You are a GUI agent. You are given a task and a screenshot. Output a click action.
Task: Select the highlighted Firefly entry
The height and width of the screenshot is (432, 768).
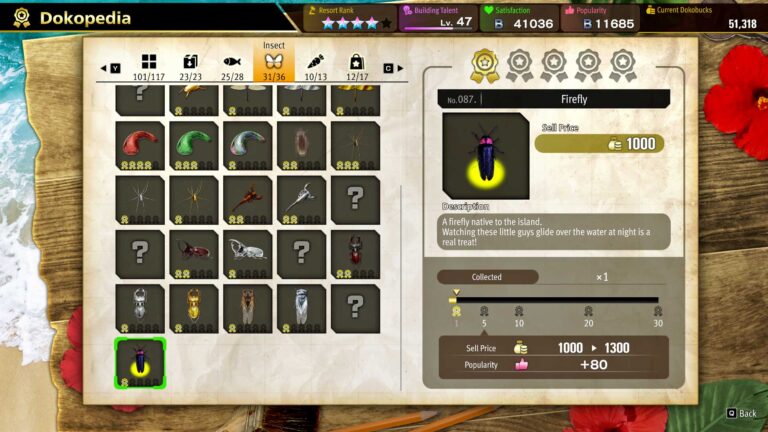(140, 362)
